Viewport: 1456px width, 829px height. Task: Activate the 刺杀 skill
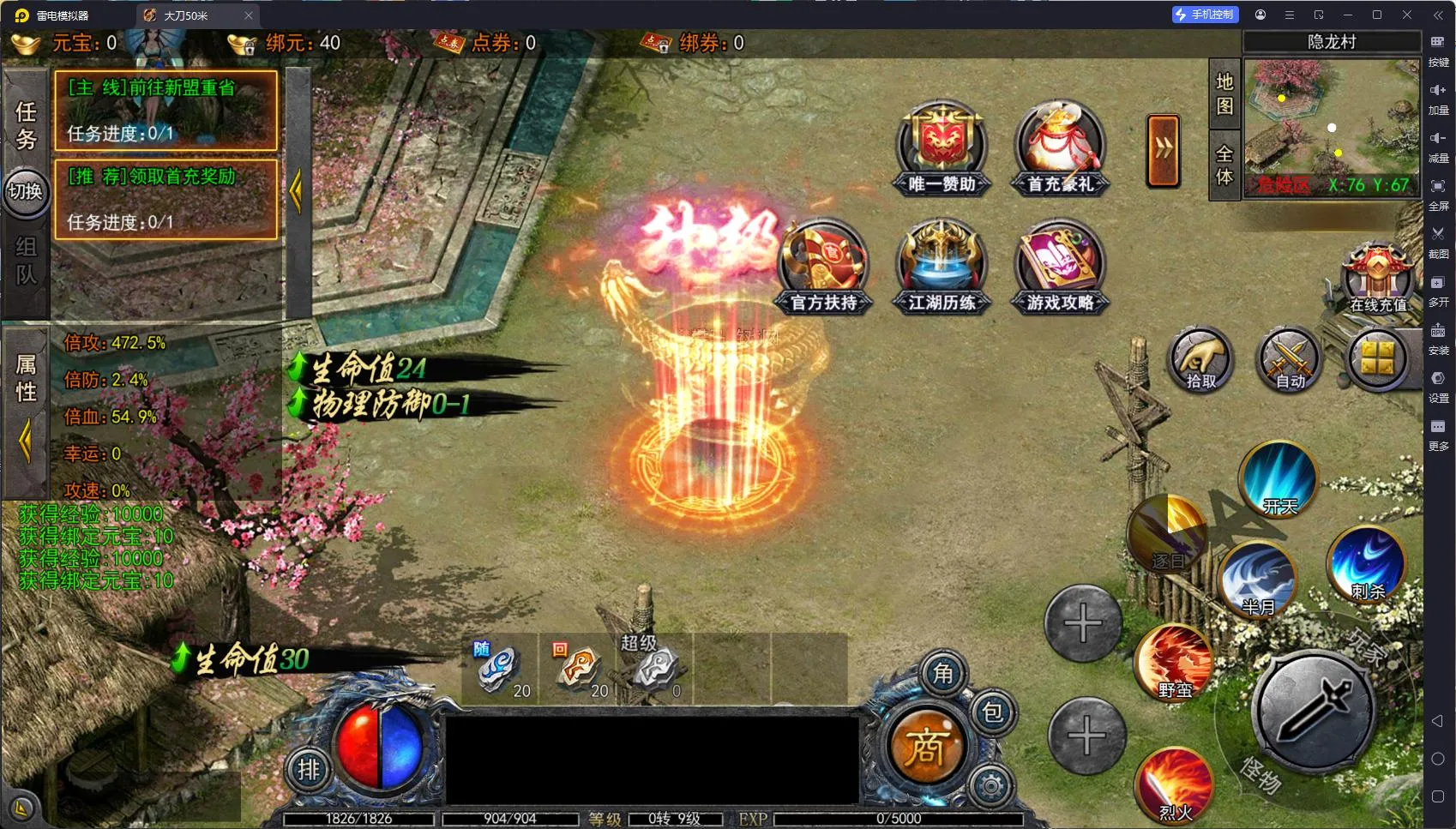(1367, 564)
